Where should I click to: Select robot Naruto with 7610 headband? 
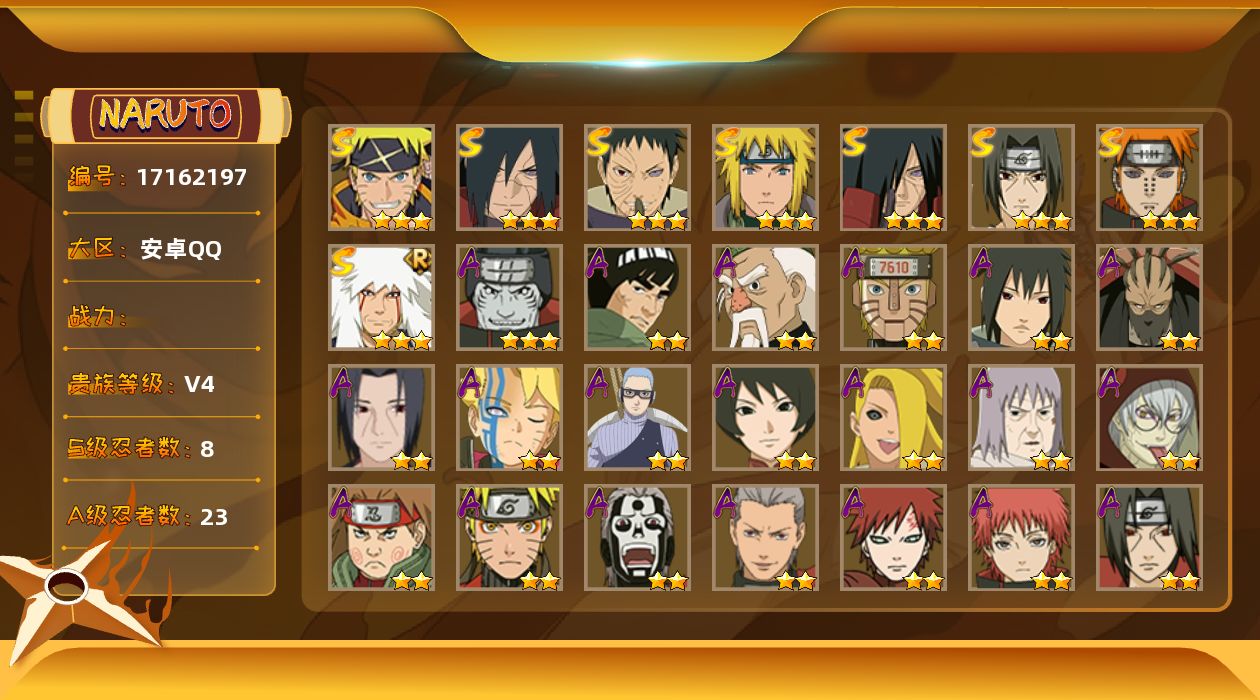point(893,297)
